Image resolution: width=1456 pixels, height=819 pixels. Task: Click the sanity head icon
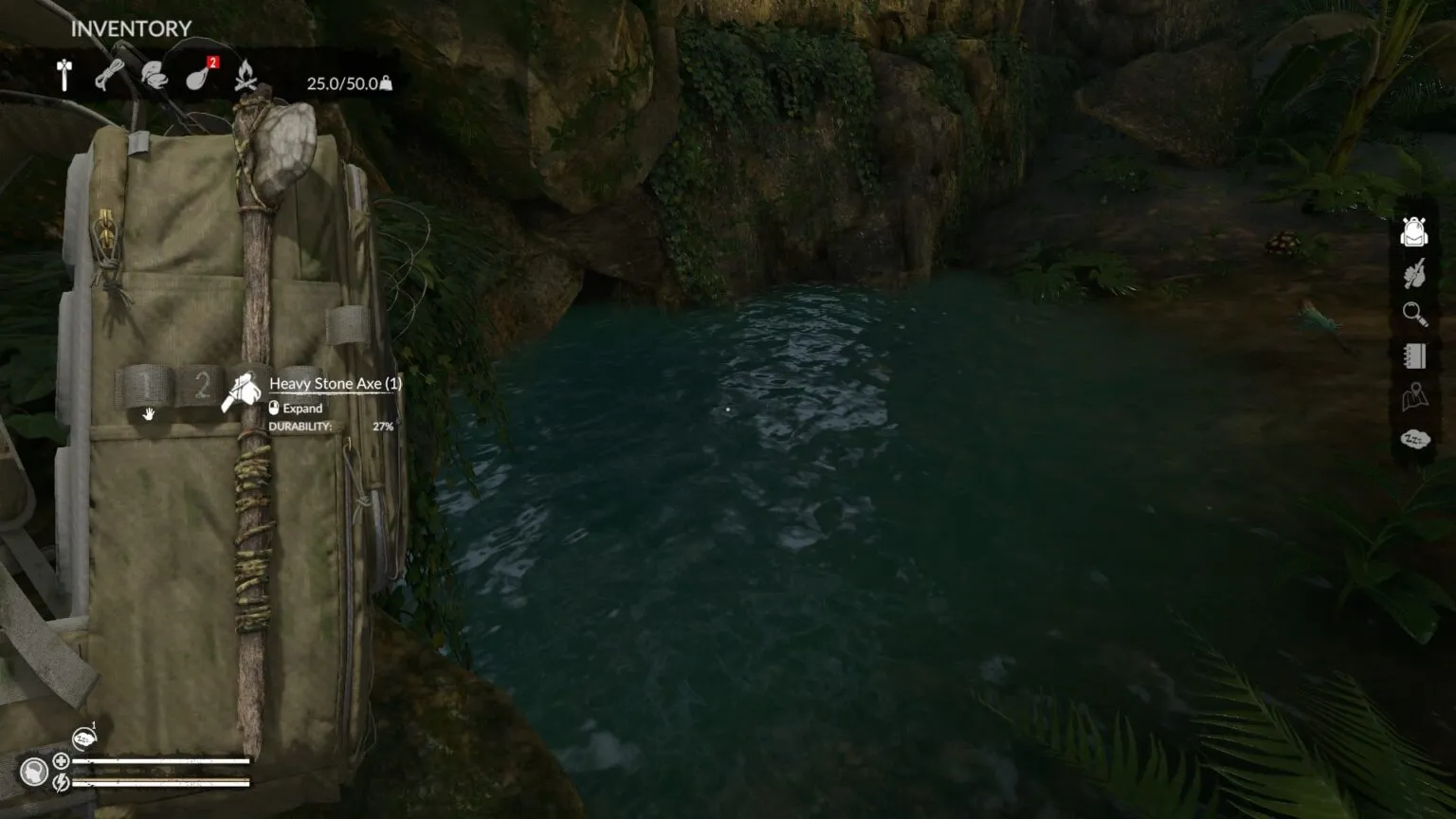[33, 771]
